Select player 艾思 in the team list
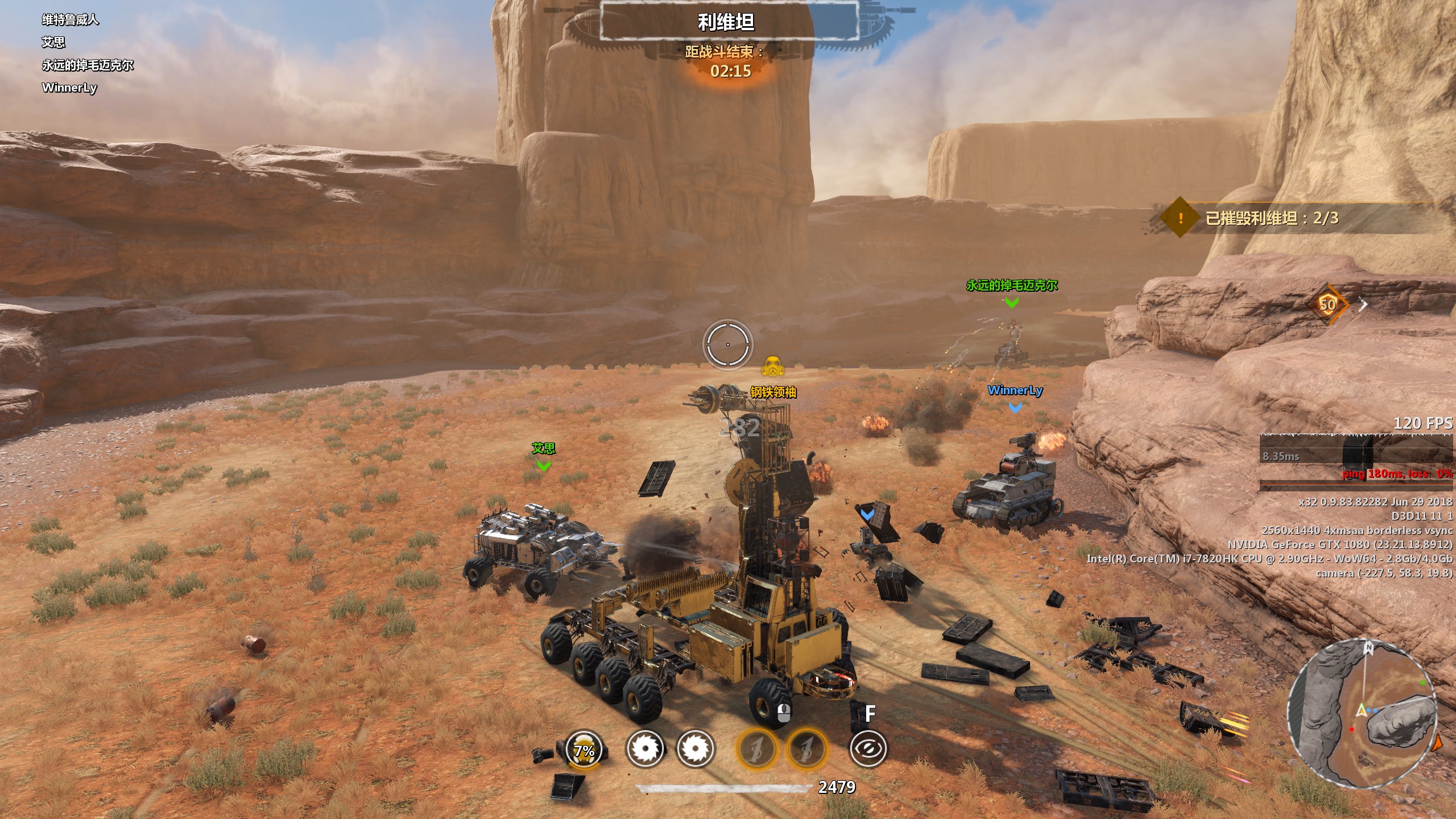This screenshot has width=1456, height=819. click(53, 42)
